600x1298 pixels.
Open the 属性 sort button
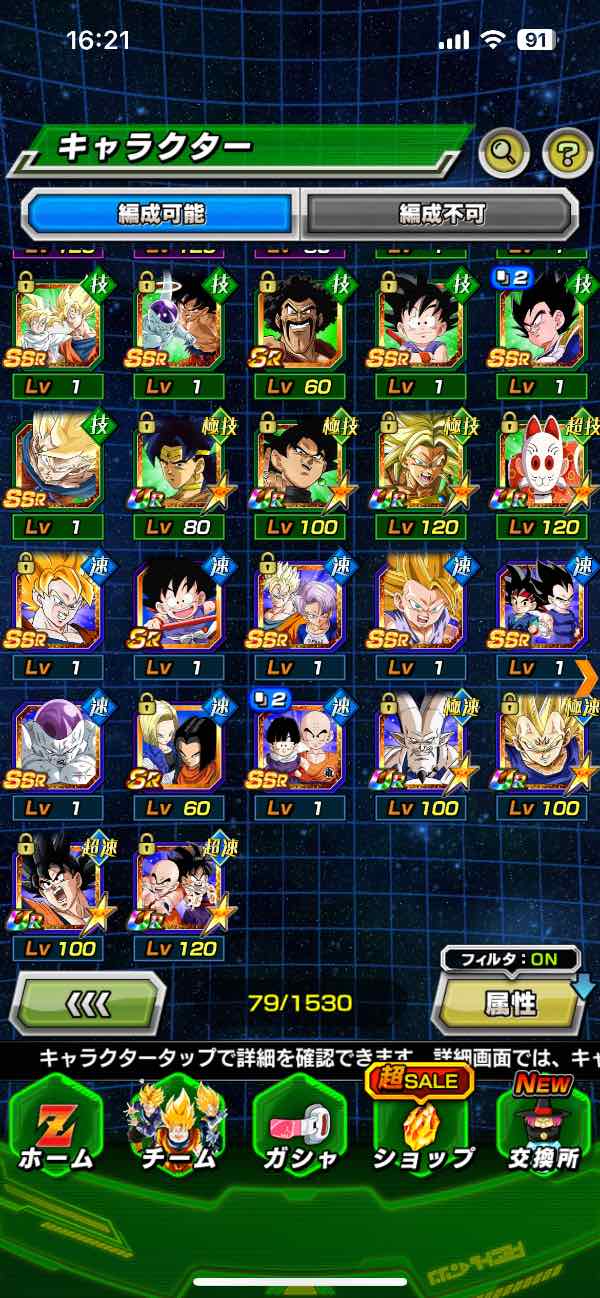[510, 1004]
